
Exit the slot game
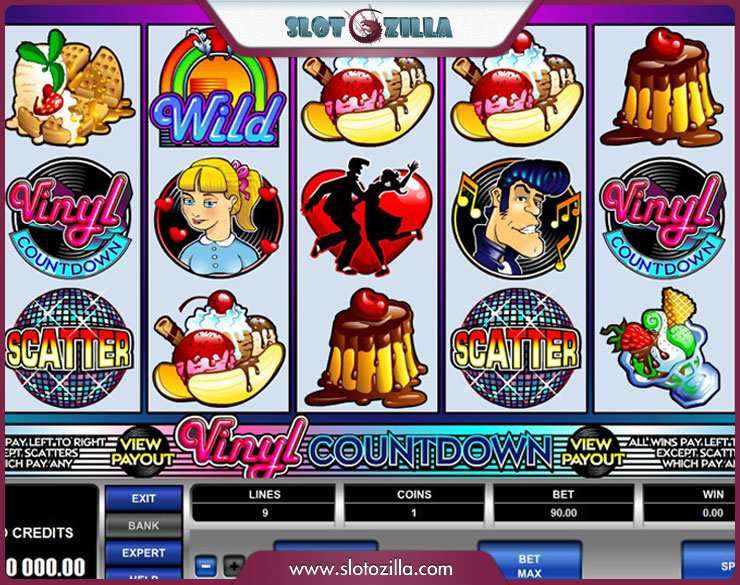(144, 498)
